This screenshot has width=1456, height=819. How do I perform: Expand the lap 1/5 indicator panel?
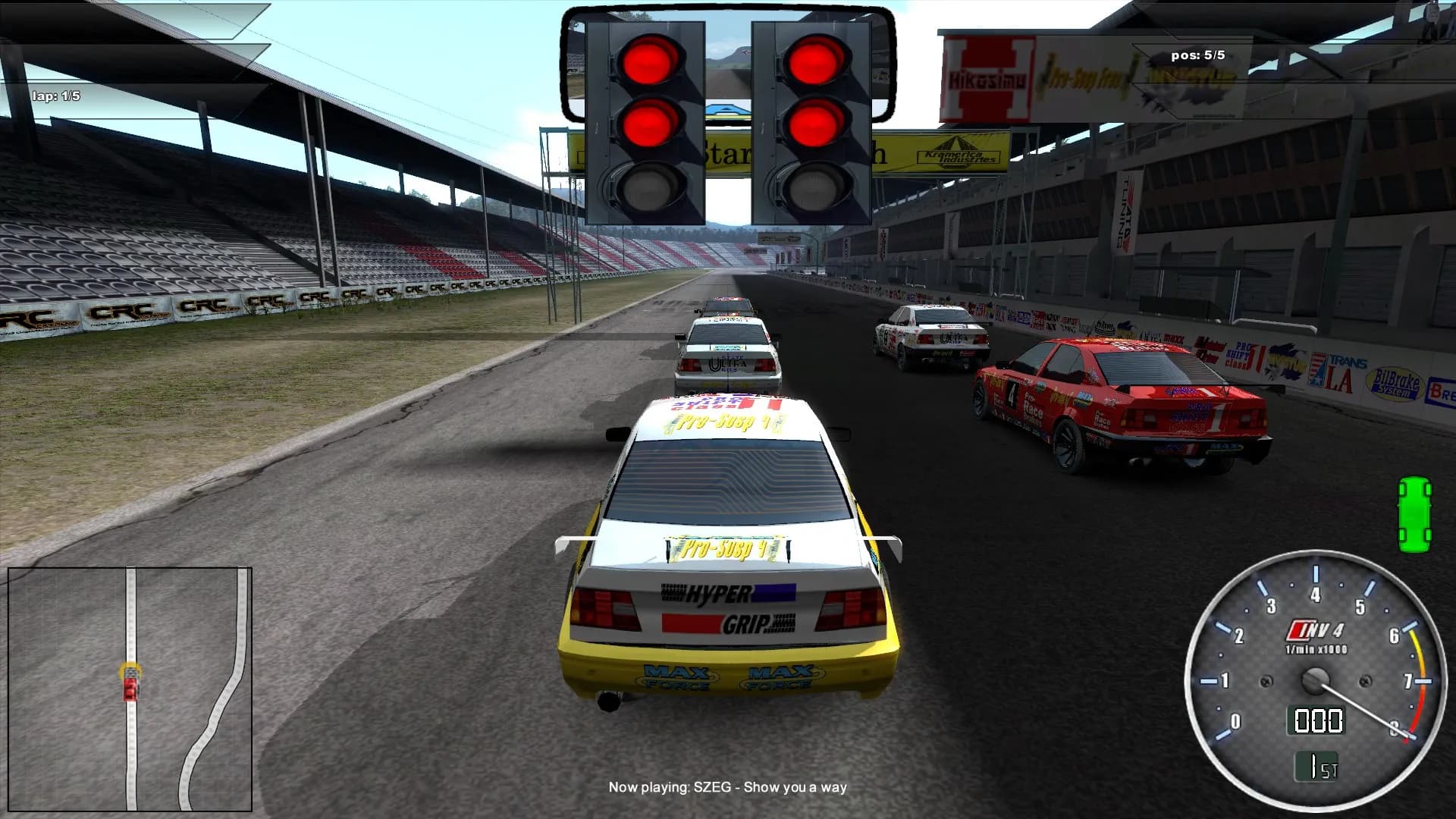[x=57, y=96]
